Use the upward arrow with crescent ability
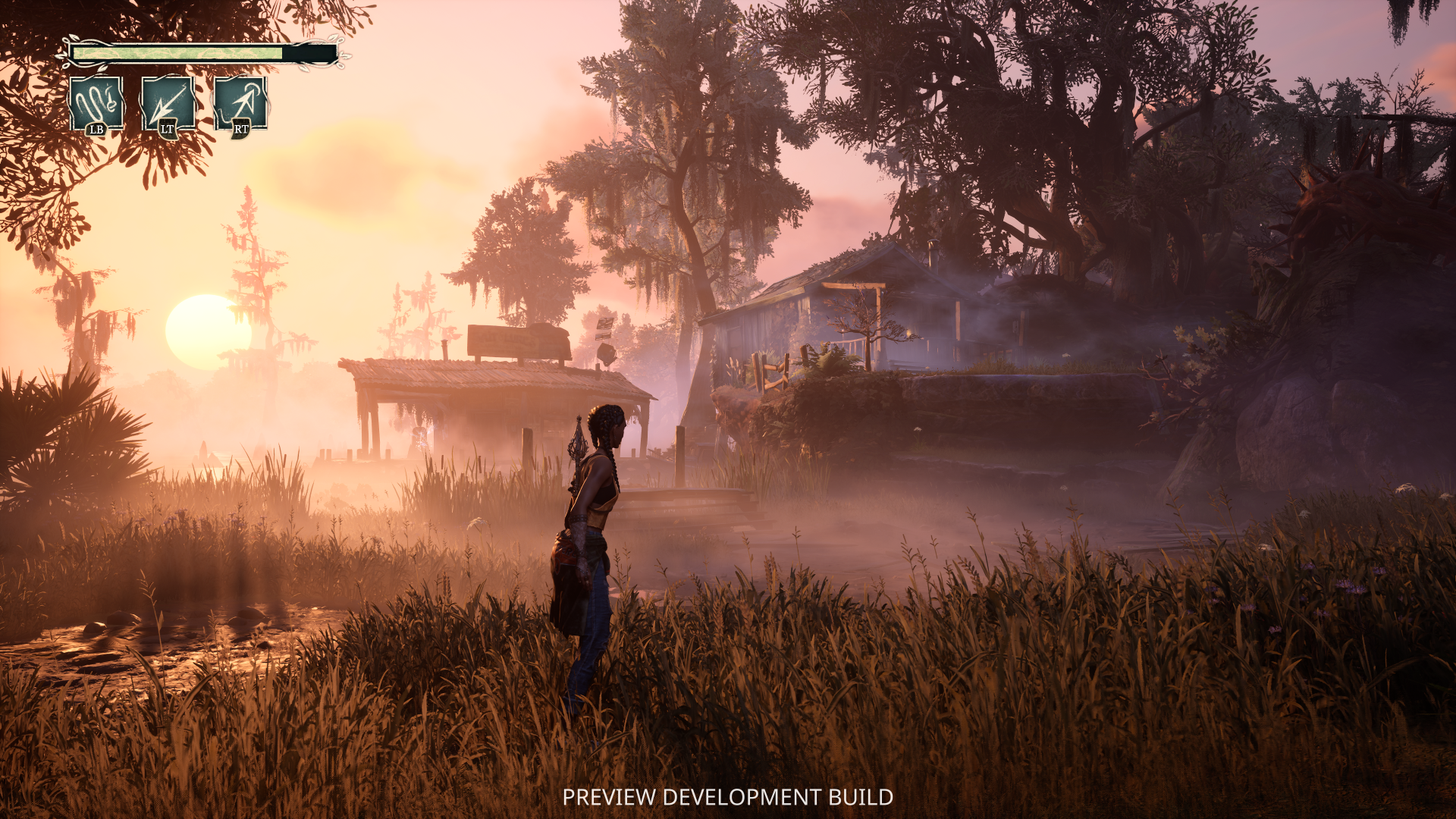1456x819 pixels. click(240, 103)
